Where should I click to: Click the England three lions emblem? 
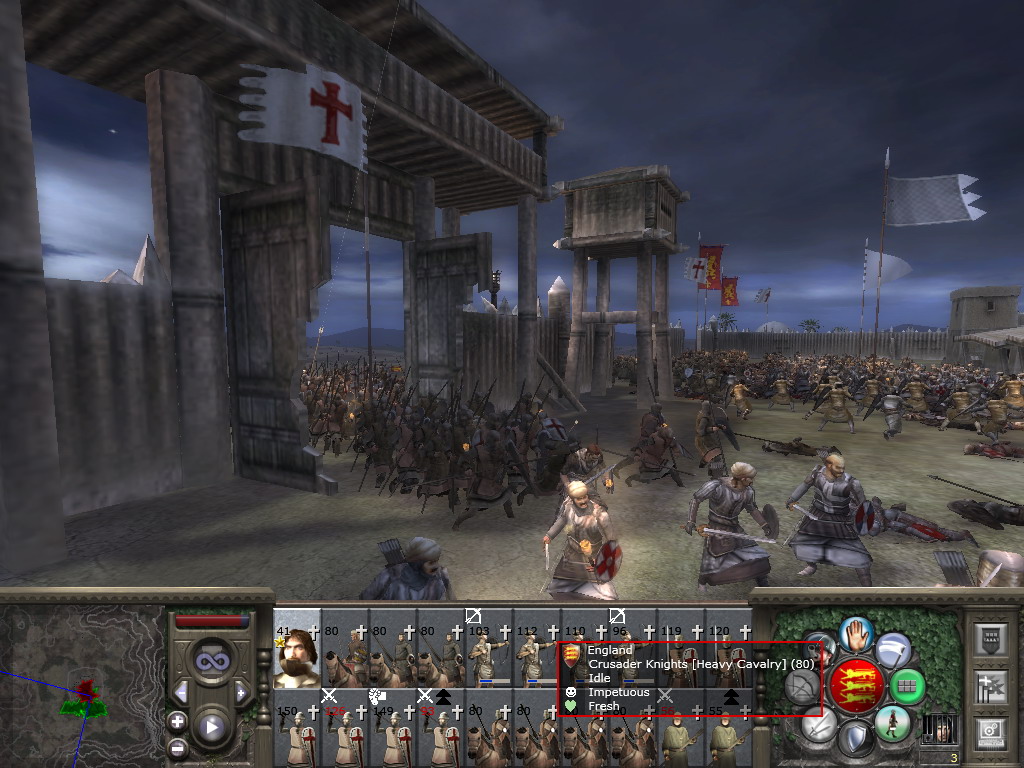tap(857, 686)
